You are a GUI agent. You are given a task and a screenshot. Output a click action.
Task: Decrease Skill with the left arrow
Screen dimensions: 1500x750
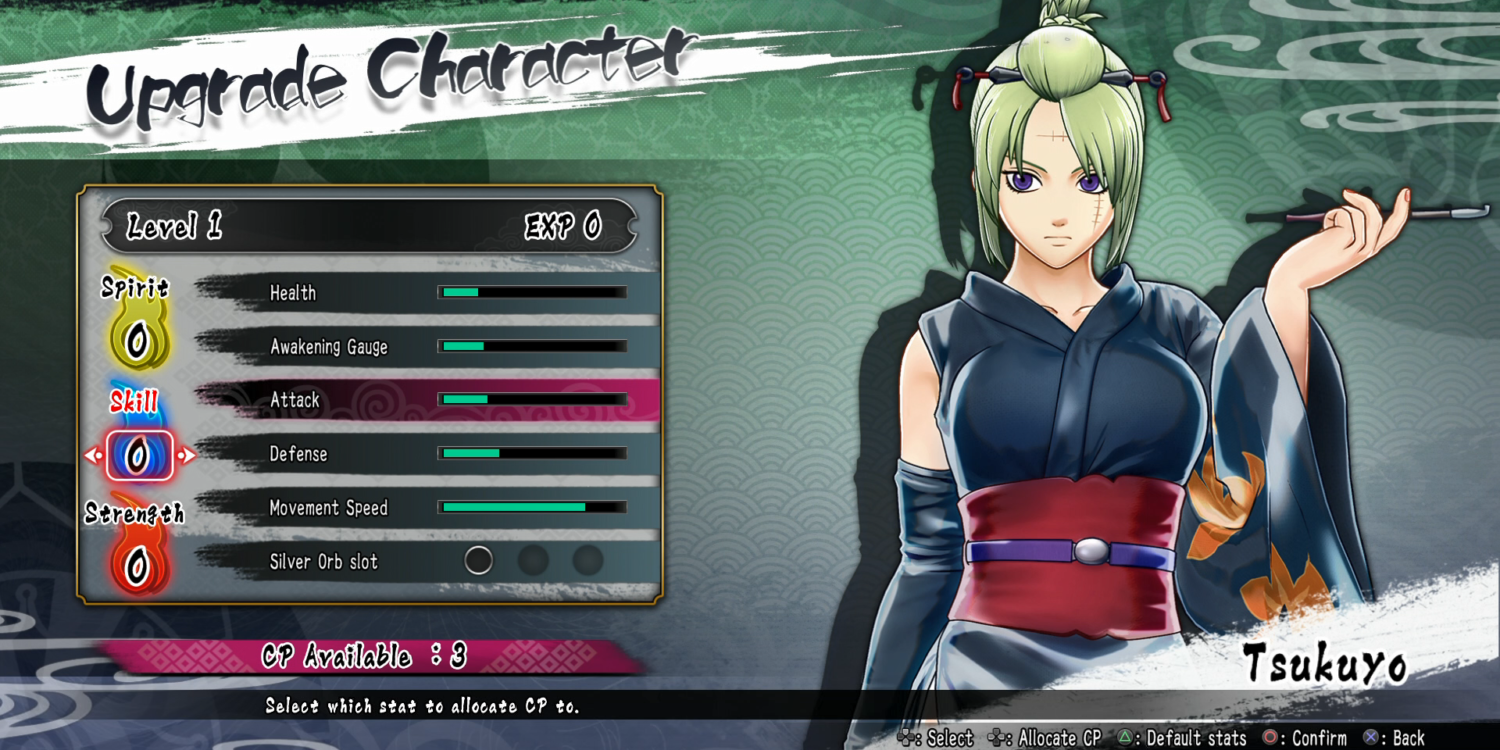[90, 456]
